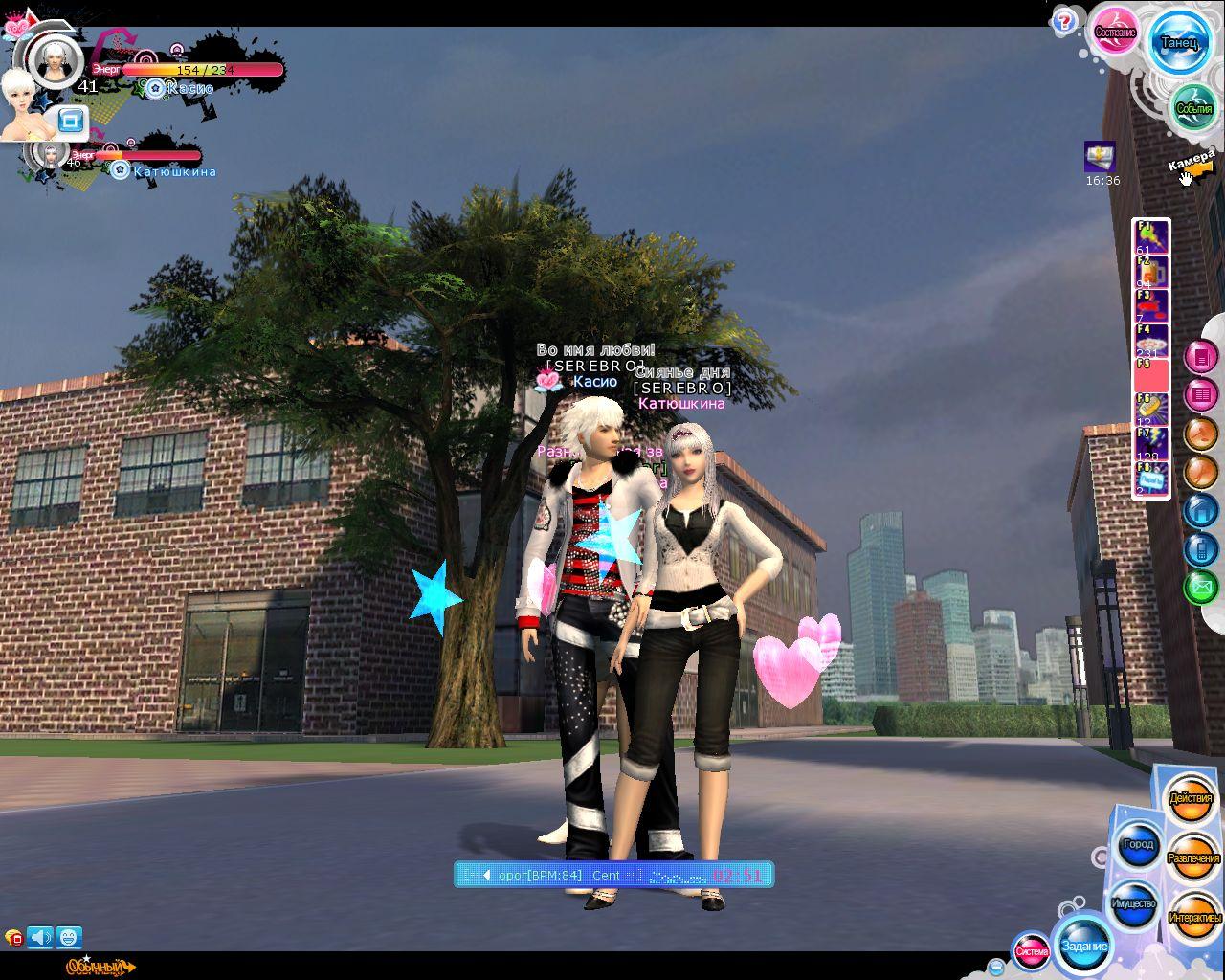Click the green envelope mail icon
Viewport: 1225px width, 980px height.
(1200, 586)
